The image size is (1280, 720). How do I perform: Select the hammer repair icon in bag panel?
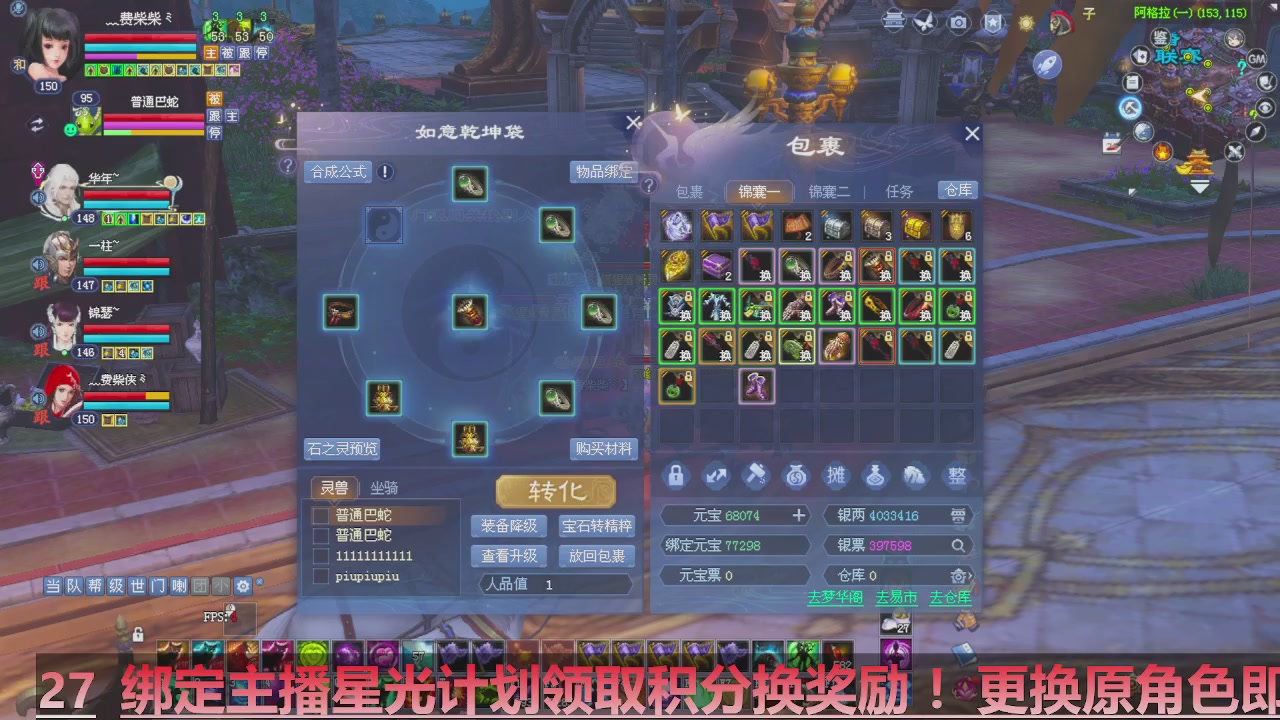pyautogui.click(x=756, y=474)
